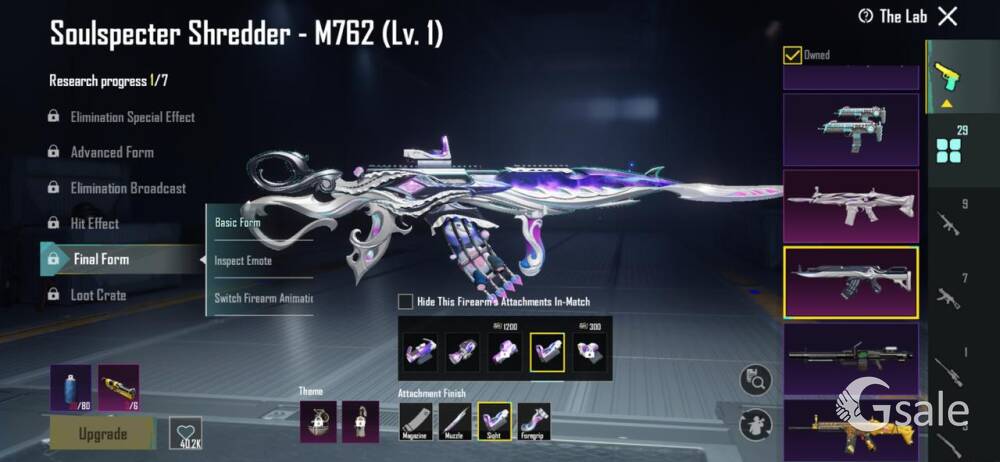The width and height of the screenshot is (1000, 462).
Task: Select the Hit Effect research entry
Action: (x=94, y=224)
